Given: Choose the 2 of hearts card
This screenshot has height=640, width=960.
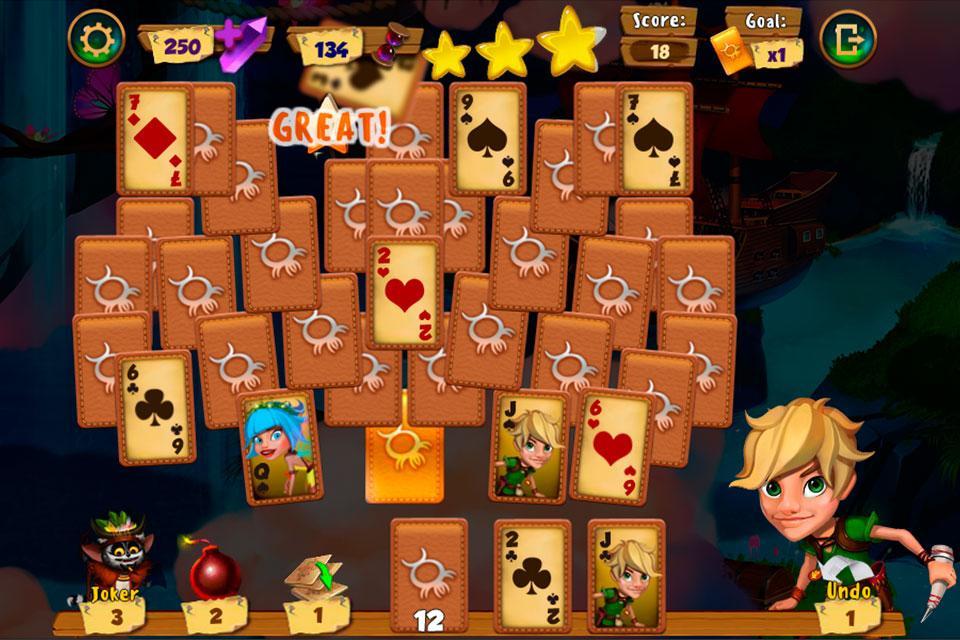Looking at the screenshot, I should [404, 292].
